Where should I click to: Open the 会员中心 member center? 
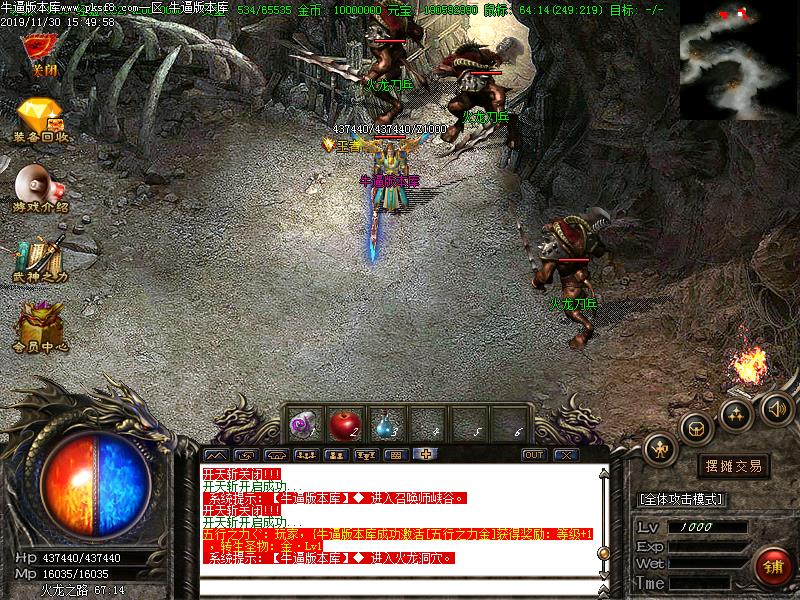[40, 327]
